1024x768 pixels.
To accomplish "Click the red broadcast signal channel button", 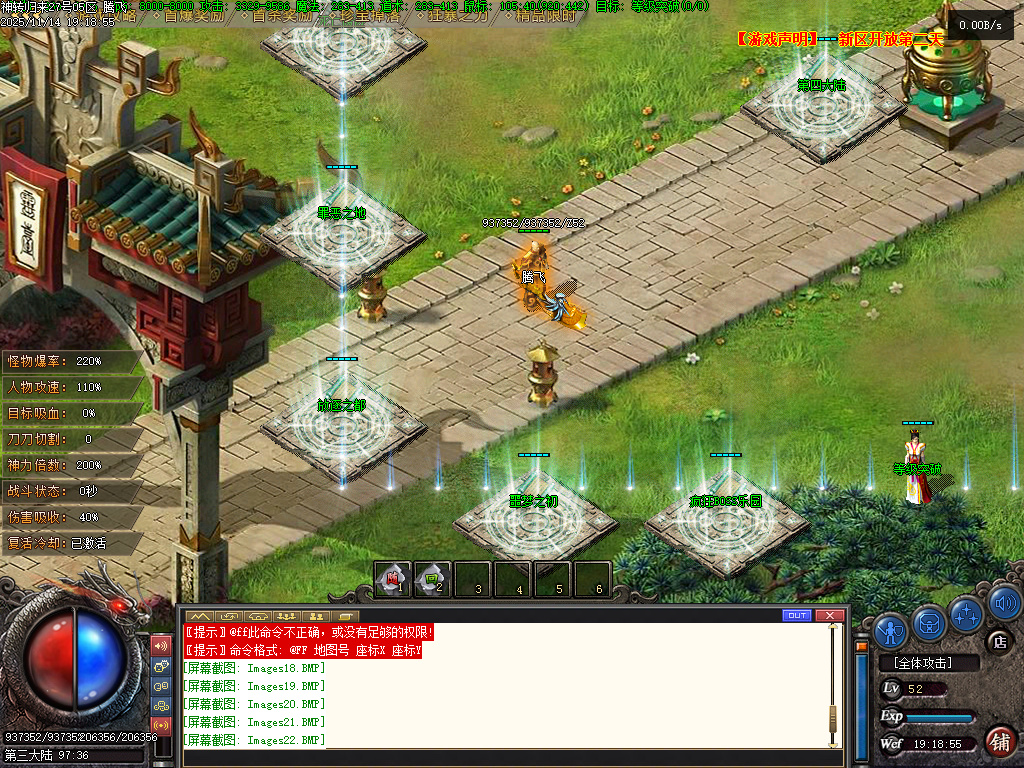I will click(x=160, y=724).
